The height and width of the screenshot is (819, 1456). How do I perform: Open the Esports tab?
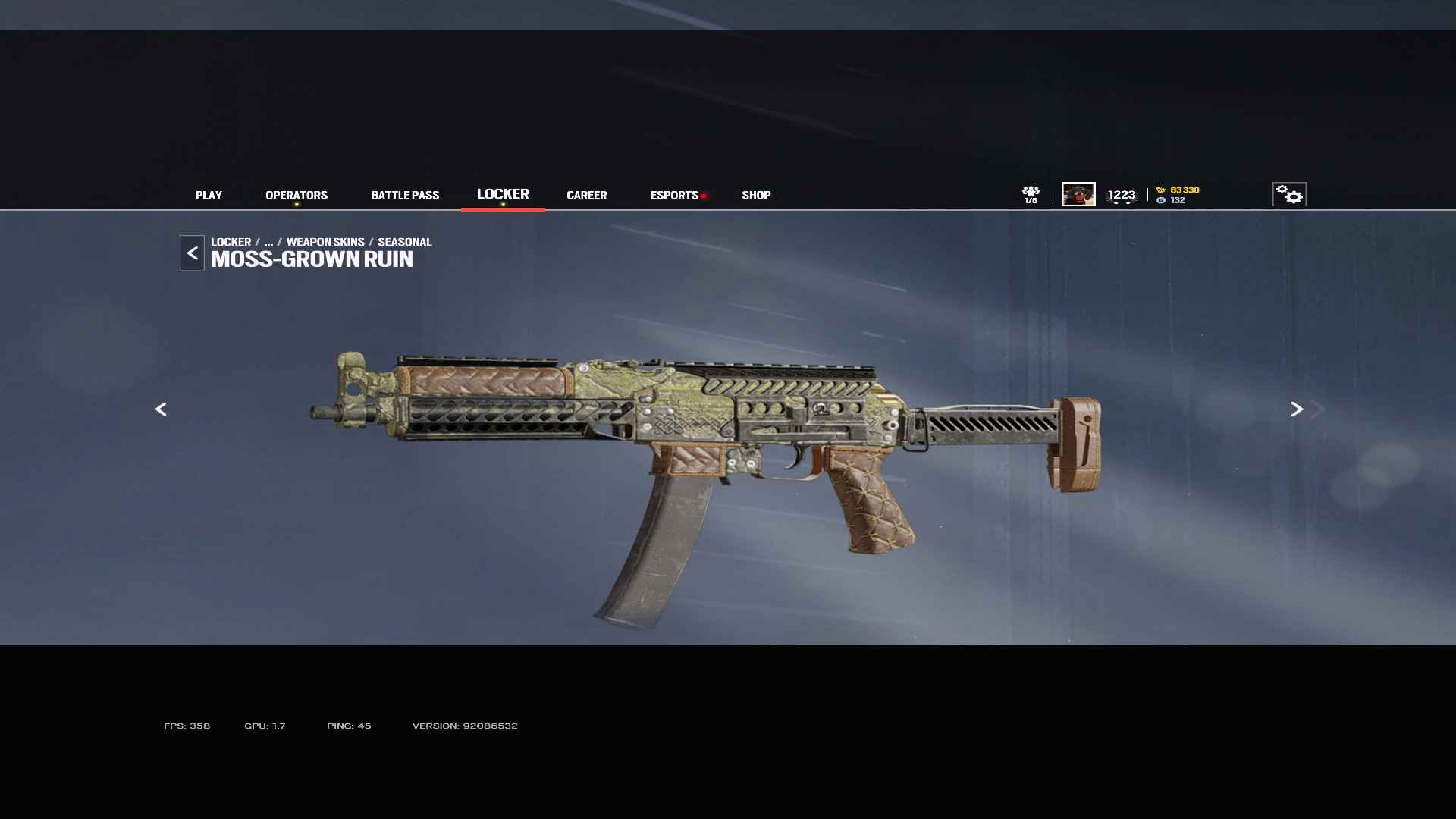[x=674, y=195]
